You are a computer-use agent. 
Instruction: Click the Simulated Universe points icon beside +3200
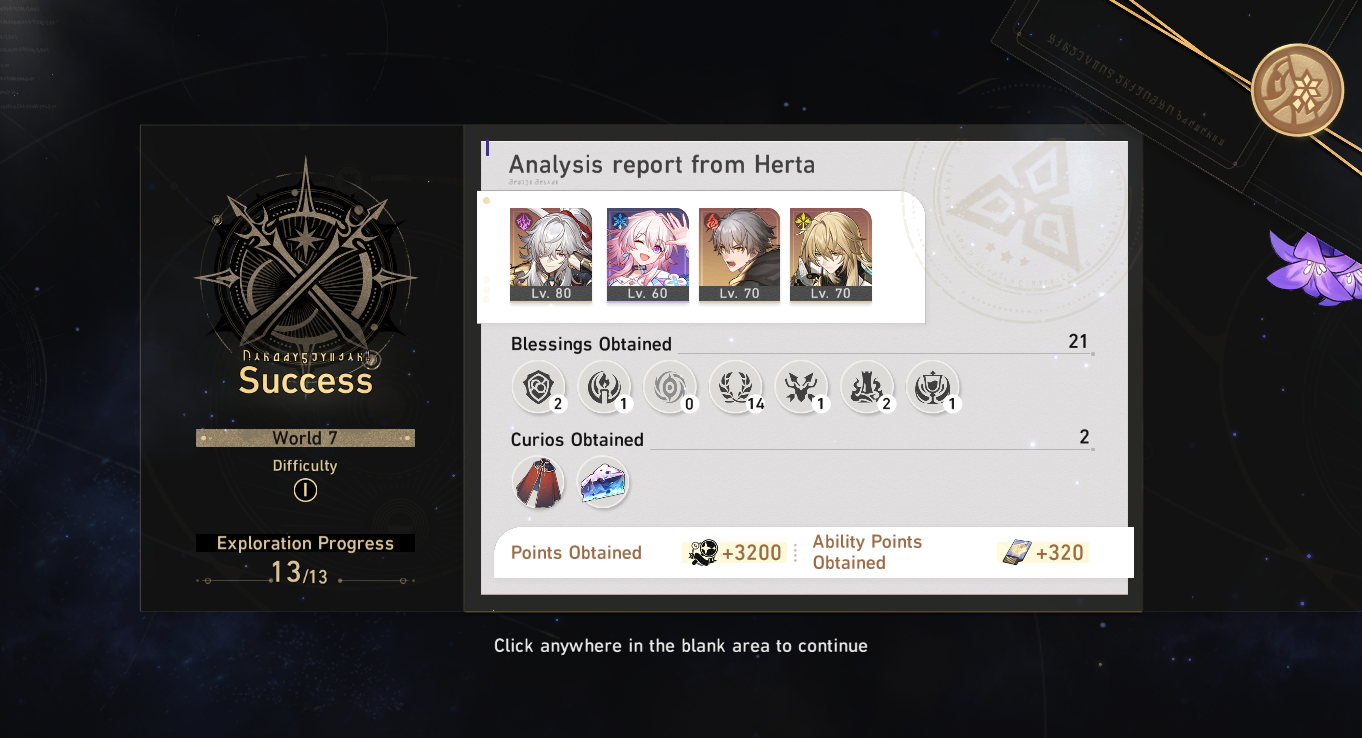704,551
